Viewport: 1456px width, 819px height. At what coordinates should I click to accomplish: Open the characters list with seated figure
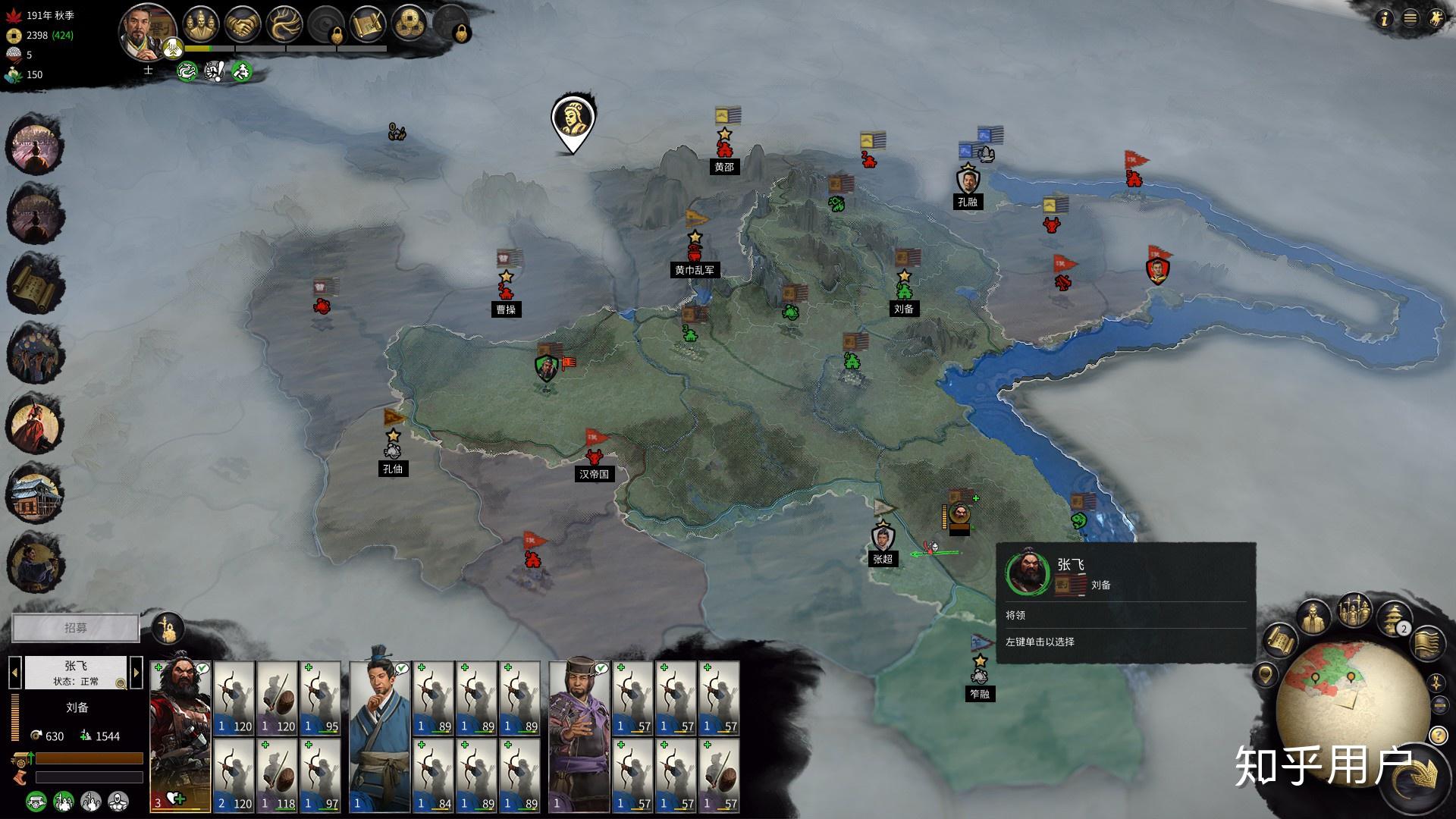point(1313,619)
